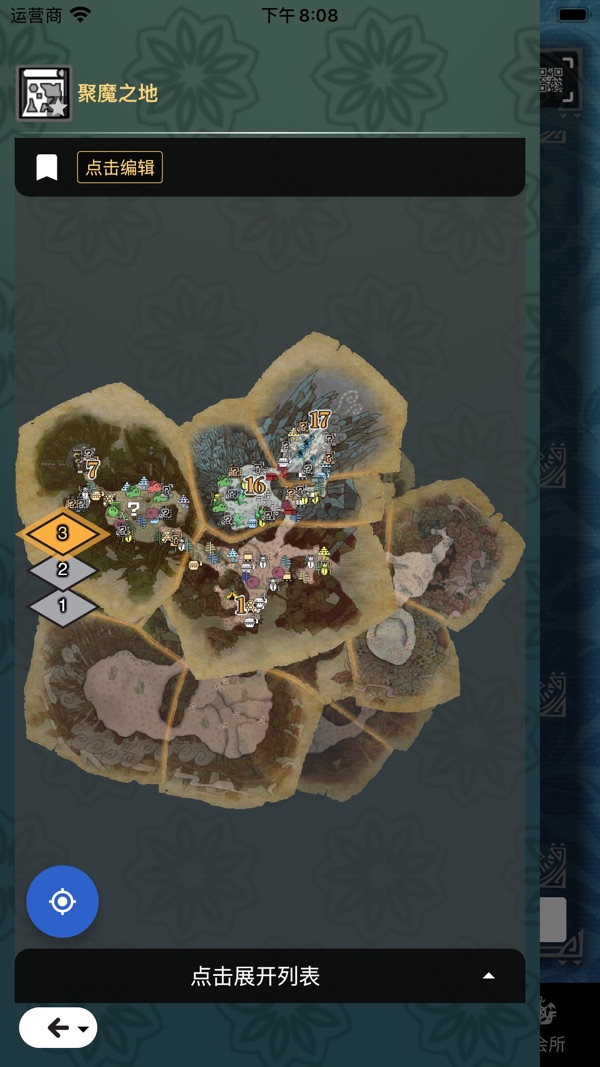
Task: Select area 16 map marker
Action: coord(254,486)
